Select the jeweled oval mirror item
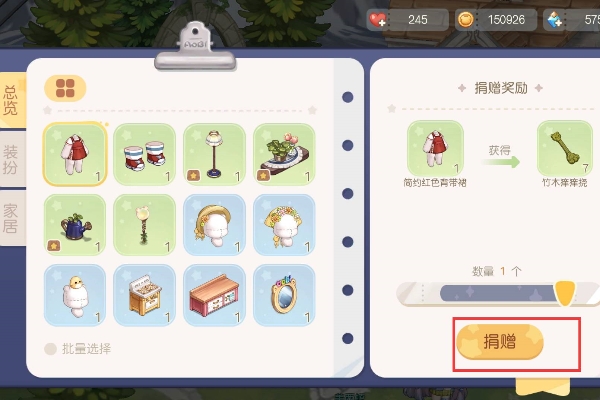The width and height of the screenshot is (600, 400). coord(284,294)
